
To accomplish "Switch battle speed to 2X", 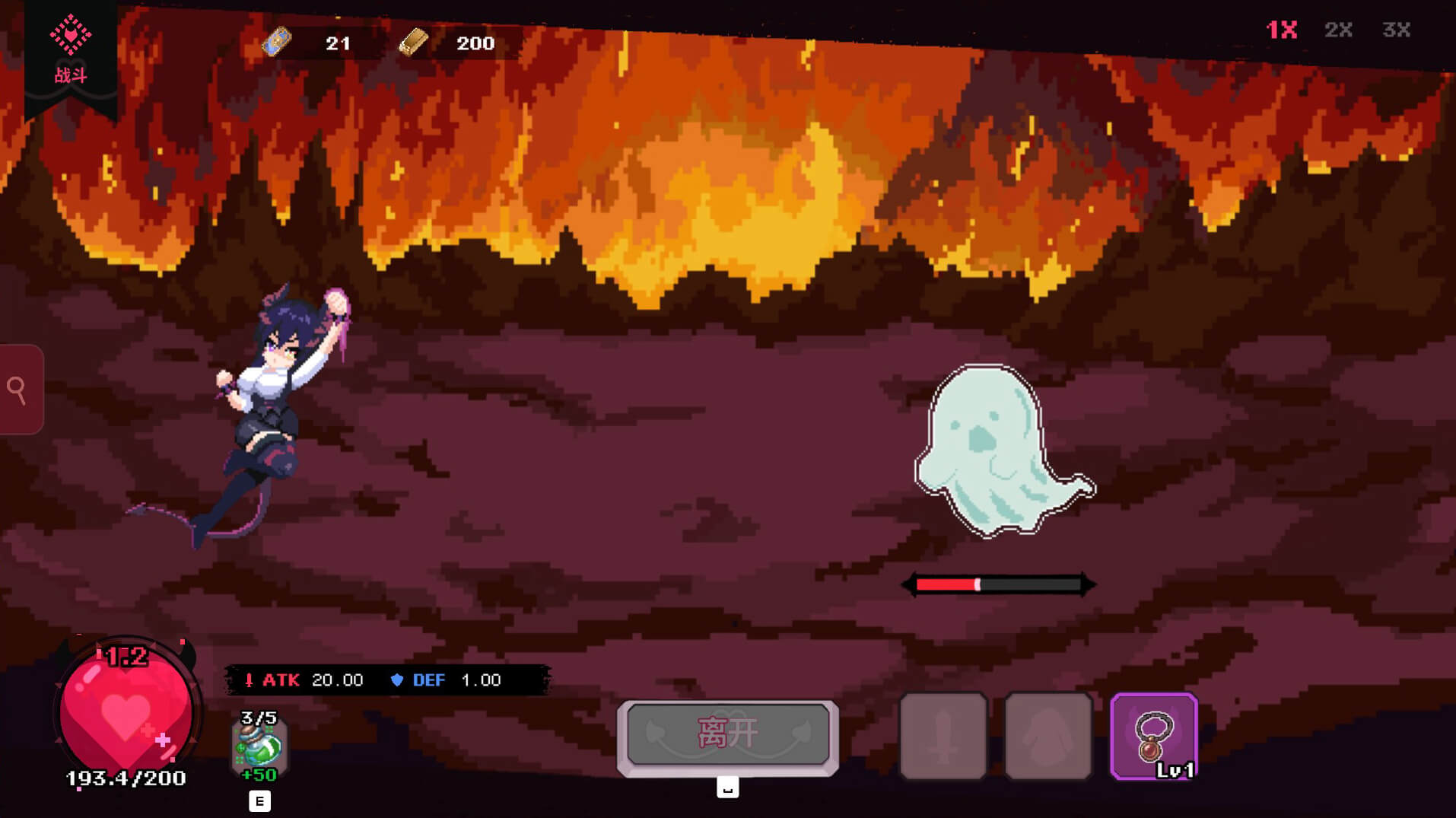I will point(1338,30).
